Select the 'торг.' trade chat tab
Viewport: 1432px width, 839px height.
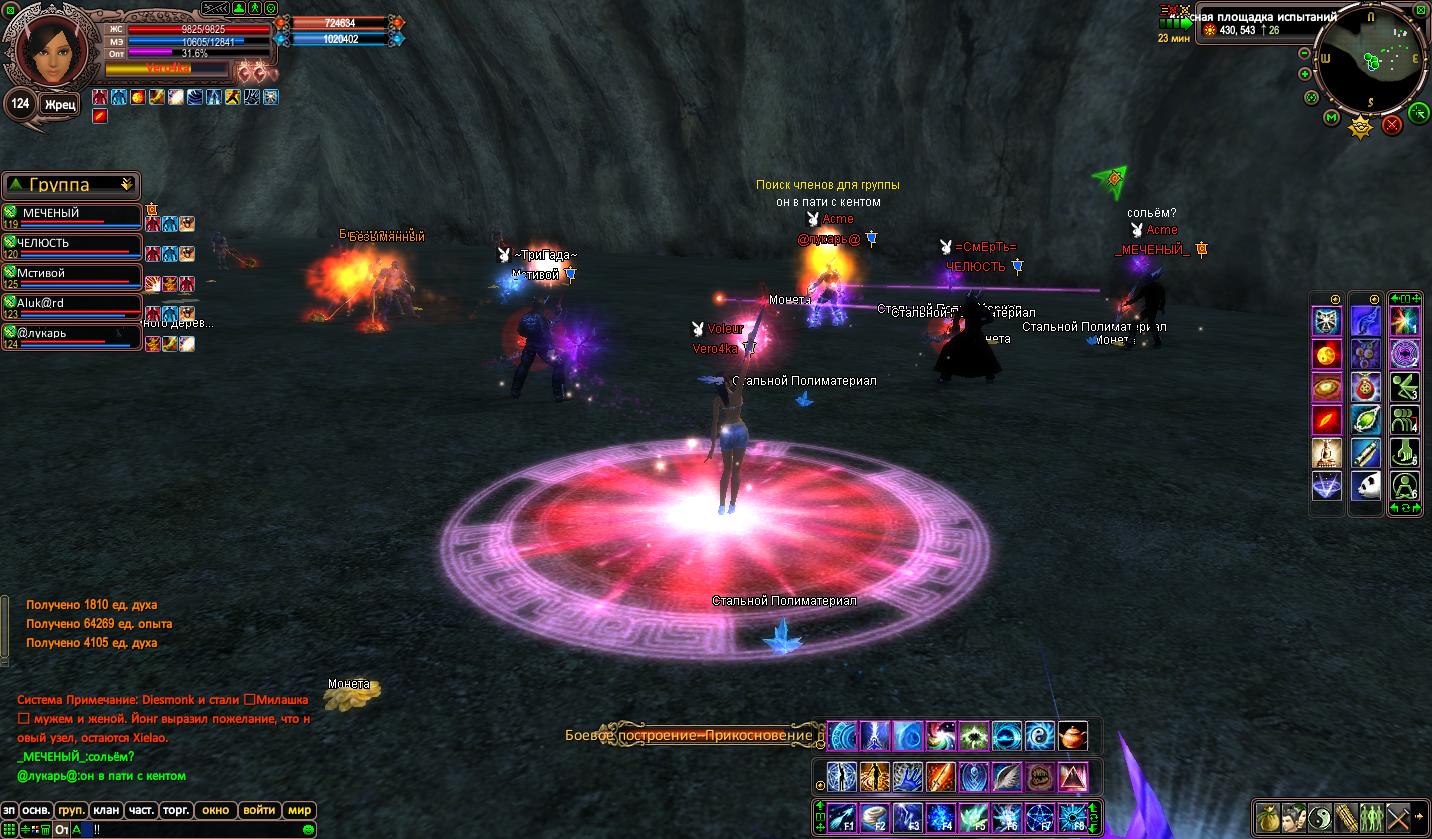click(x=177, y=810)
